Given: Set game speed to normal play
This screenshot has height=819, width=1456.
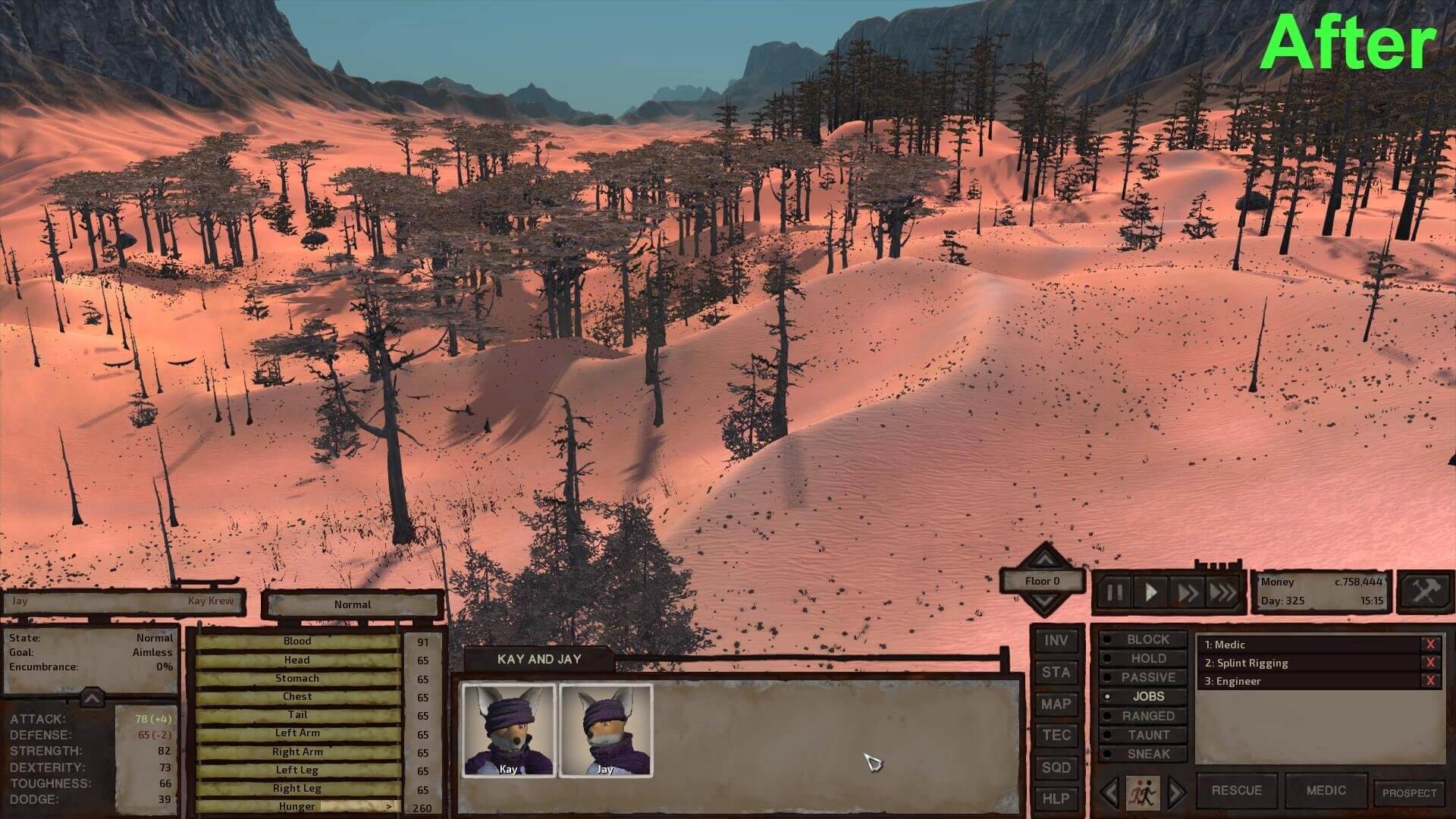Looking at the screenshot, I should pyautogui.click(x=1150, y=592).
